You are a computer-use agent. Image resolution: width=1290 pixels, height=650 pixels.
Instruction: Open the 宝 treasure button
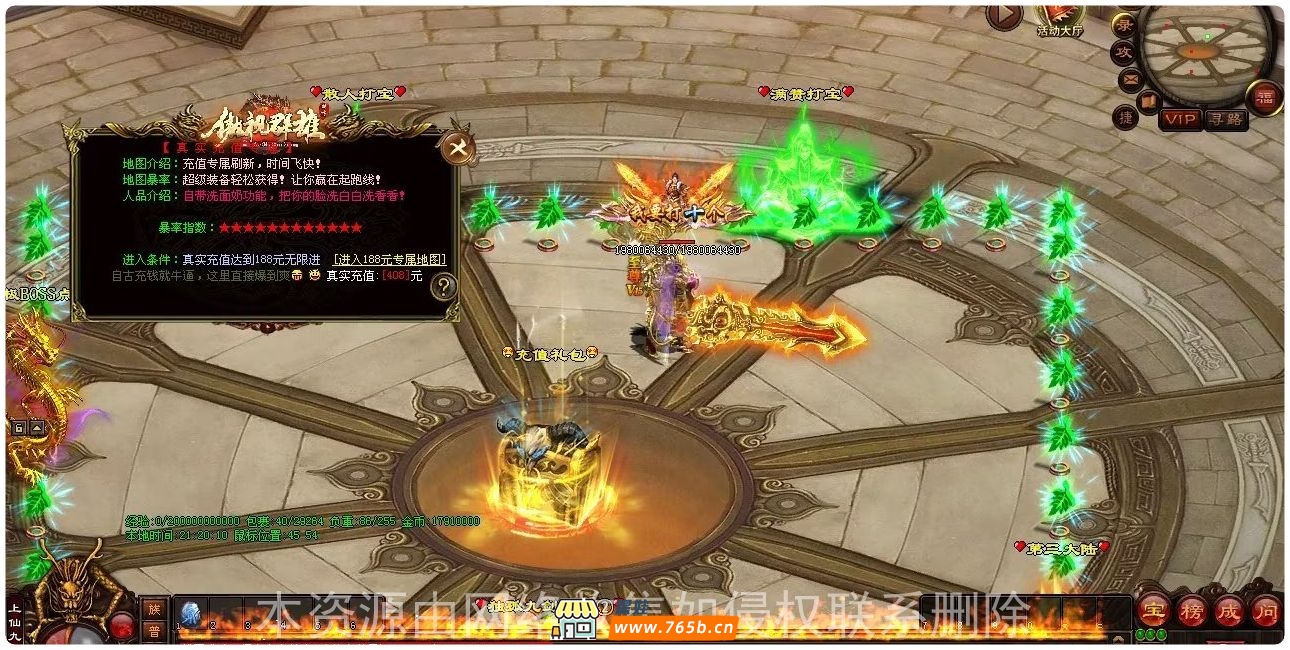point(1155,610)
